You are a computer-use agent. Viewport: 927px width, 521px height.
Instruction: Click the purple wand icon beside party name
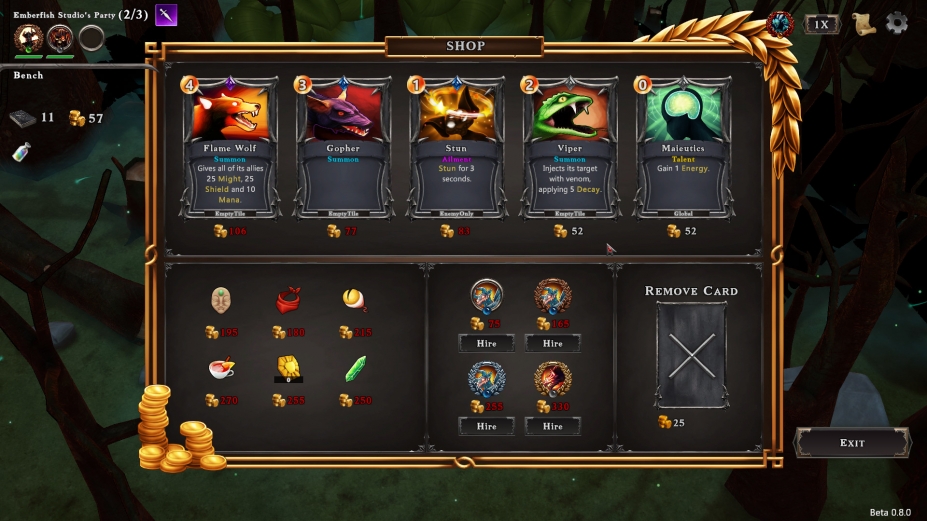pyautogui.click(x=166, y=15)
